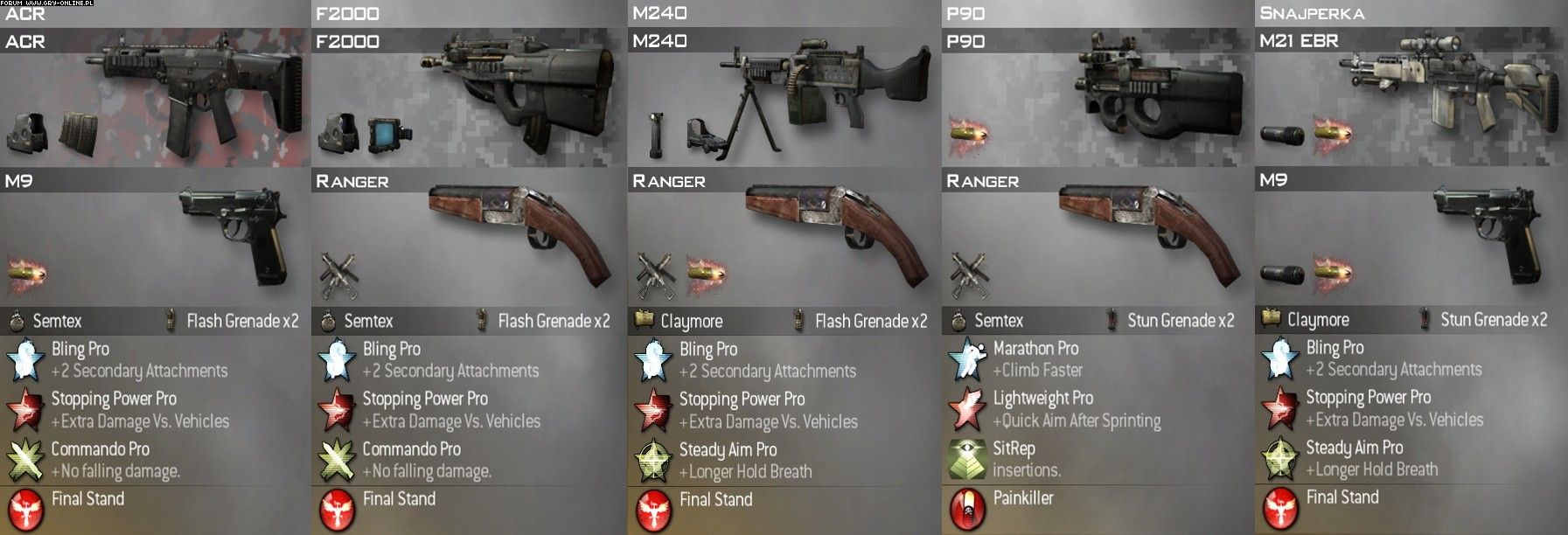1568x535 pixels.
Task: Choose the Lightweight Pro perk
Action: pyautogui.click(x=1042, y=399)
